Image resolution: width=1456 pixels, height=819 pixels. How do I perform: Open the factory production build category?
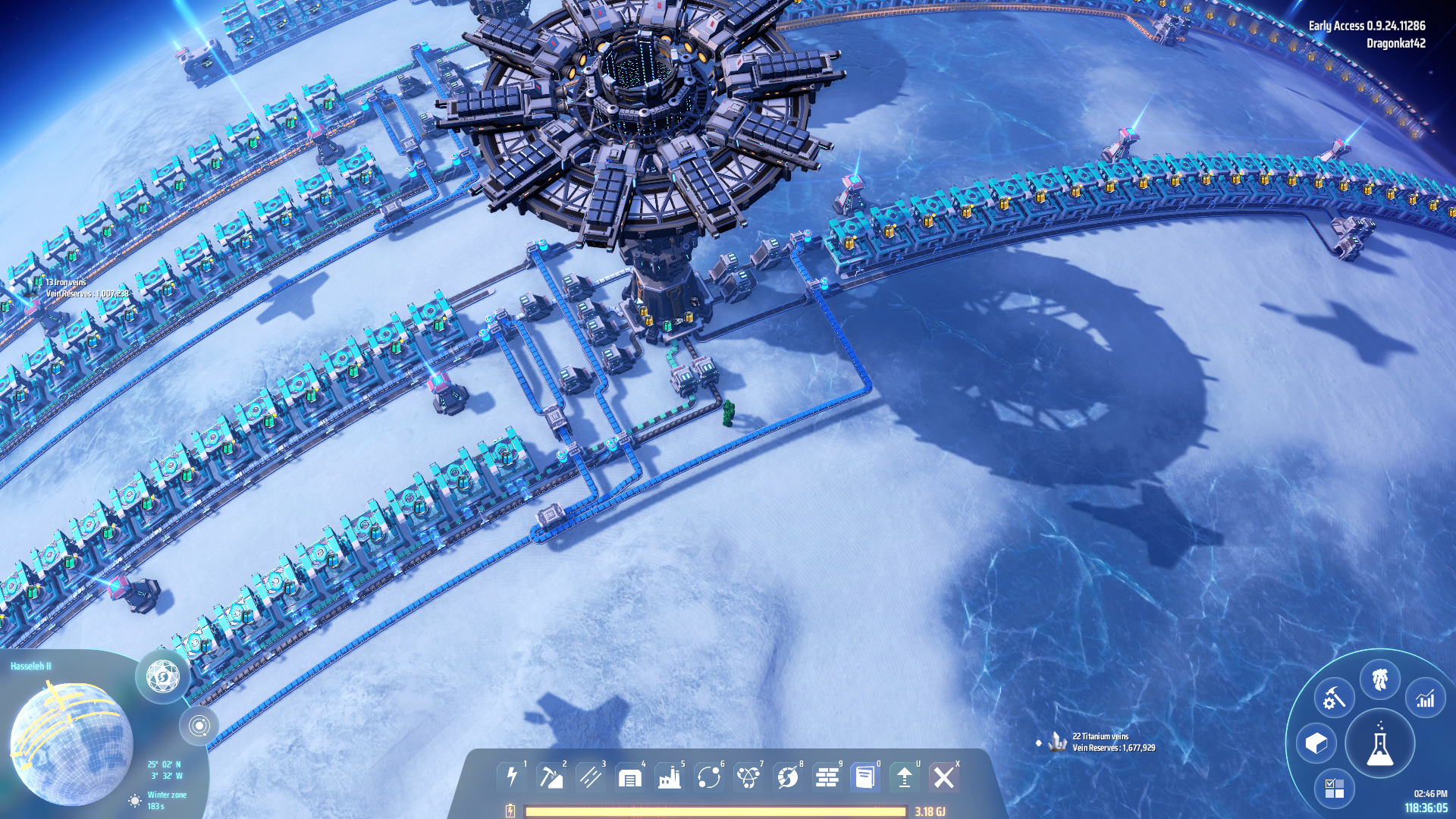(x=670, y=777)
